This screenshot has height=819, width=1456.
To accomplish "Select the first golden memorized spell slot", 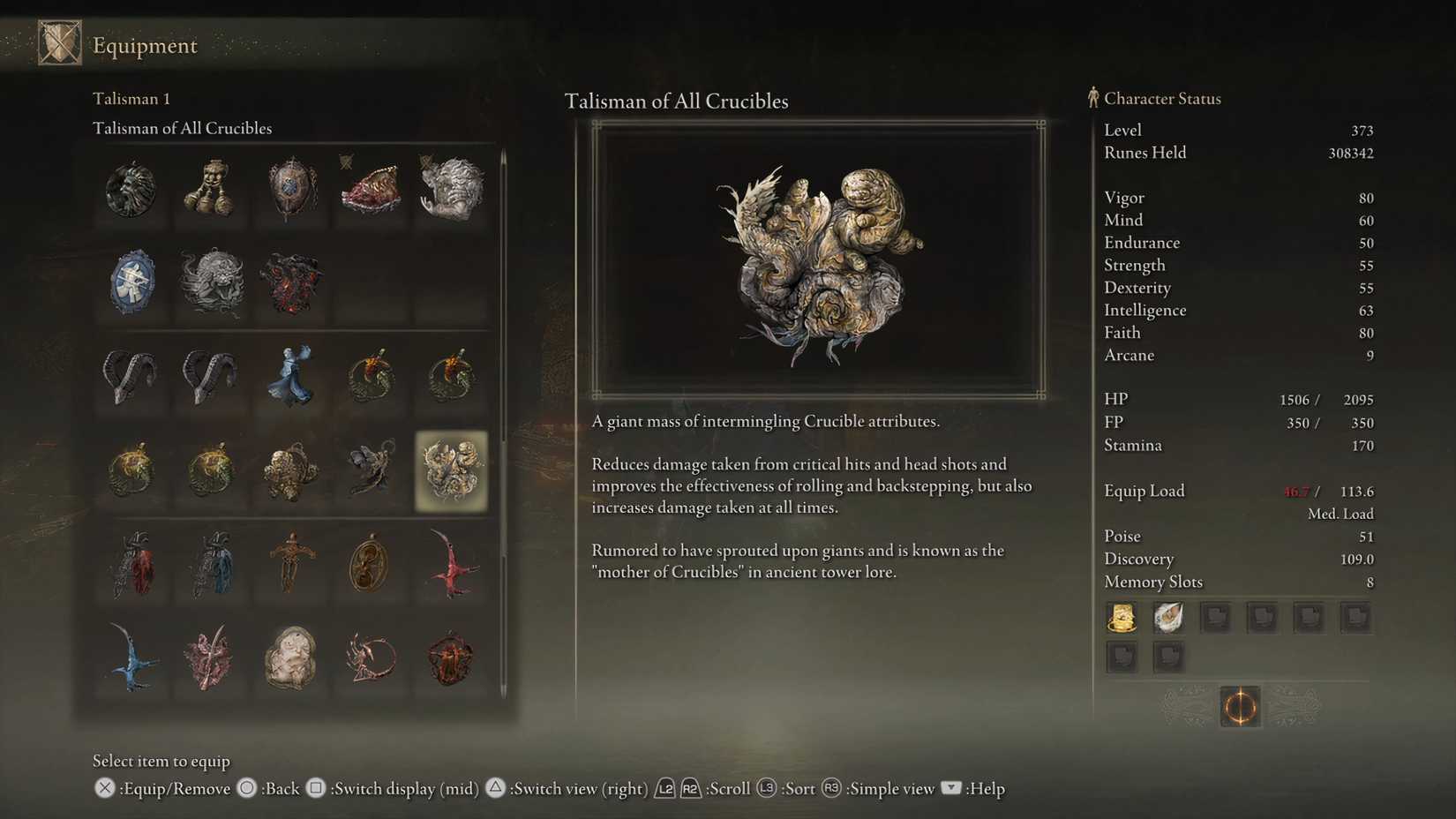I will [1122, 617].
